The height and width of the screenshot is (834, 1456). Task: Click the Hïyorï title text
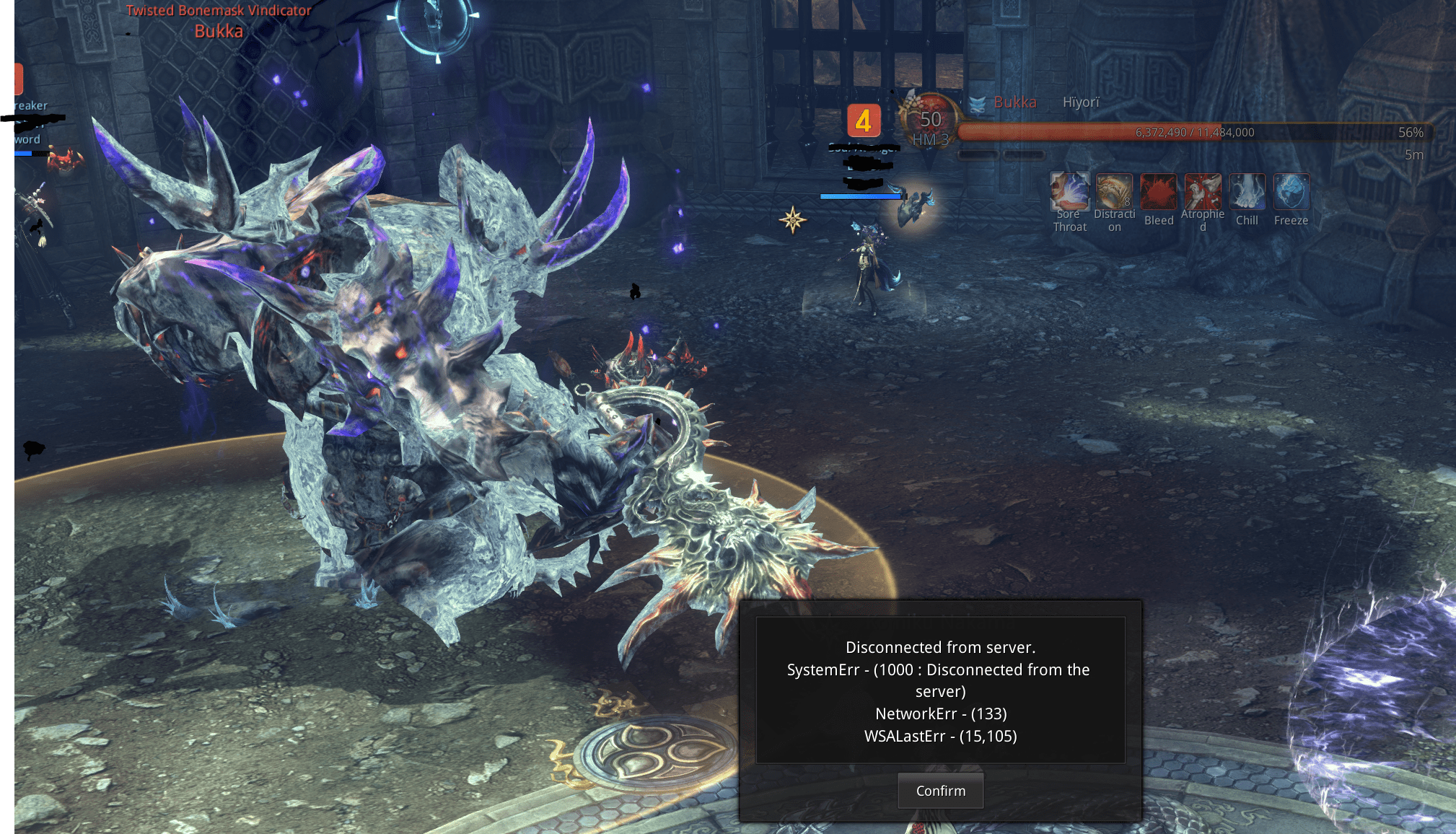(x=1081, y=102)
